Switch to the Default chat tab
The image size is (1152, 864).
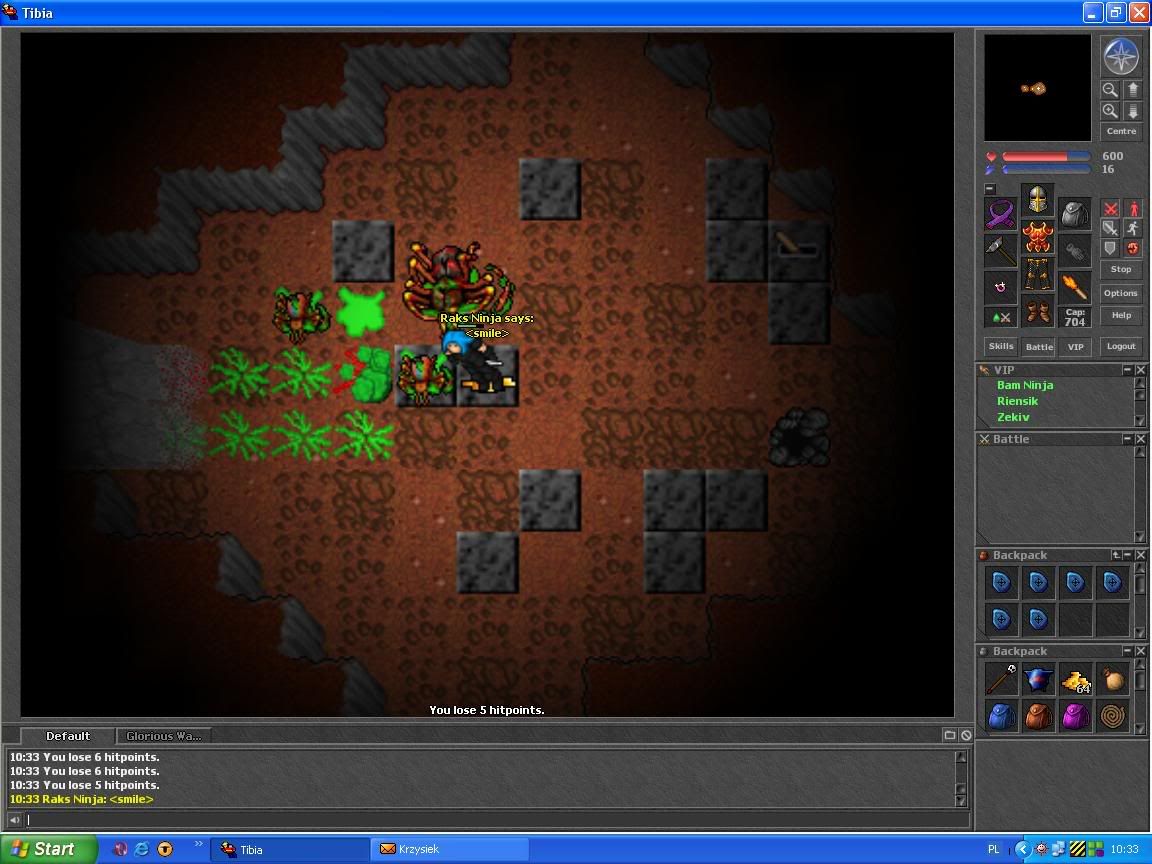coord(68,736)
